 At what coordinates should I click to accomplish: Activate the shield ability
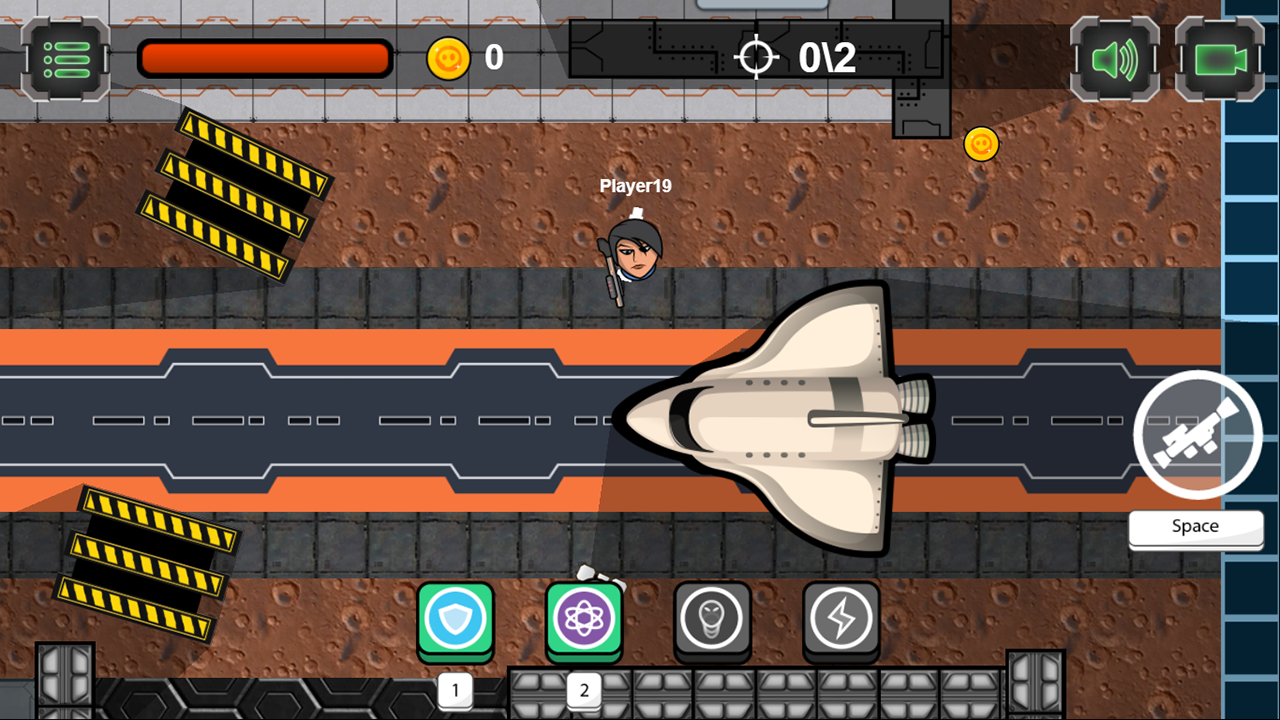[x=455, y=617]
